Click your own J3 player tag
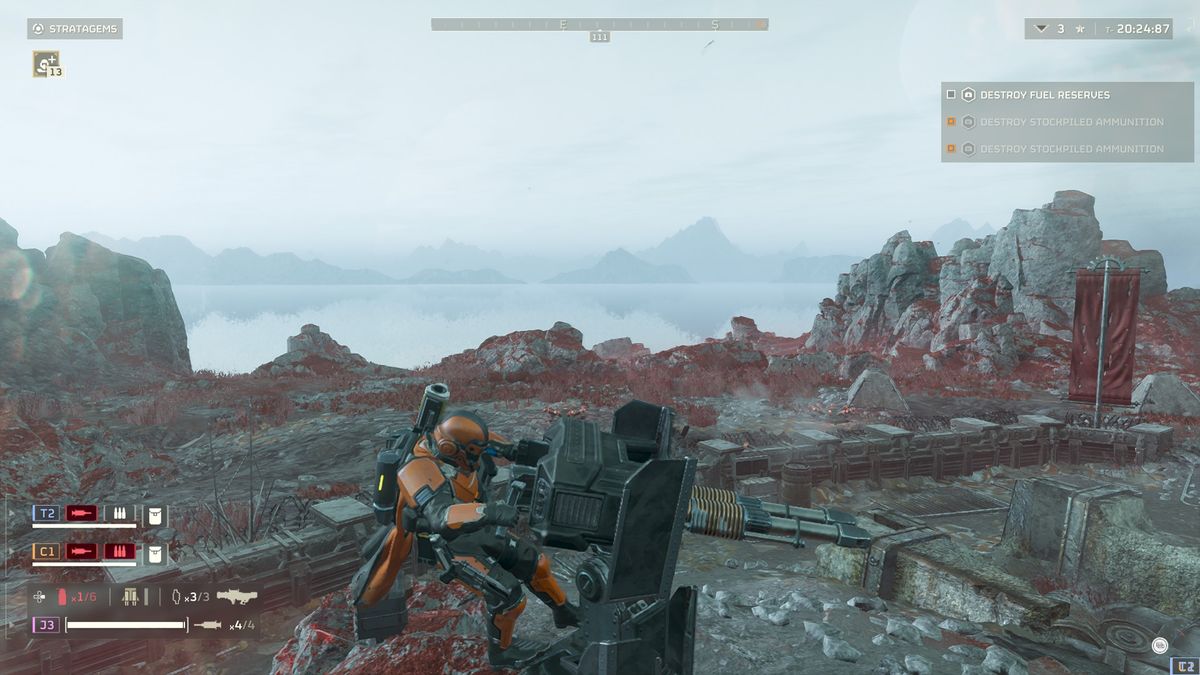The image size is (1200, 675). pos(46,625)
